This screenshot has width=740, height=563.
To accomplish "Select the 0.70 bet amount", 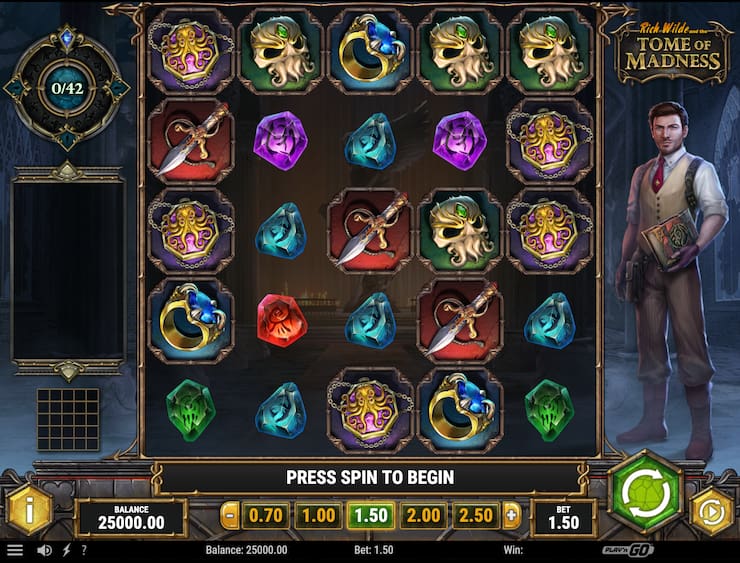I will pos(266,516).
